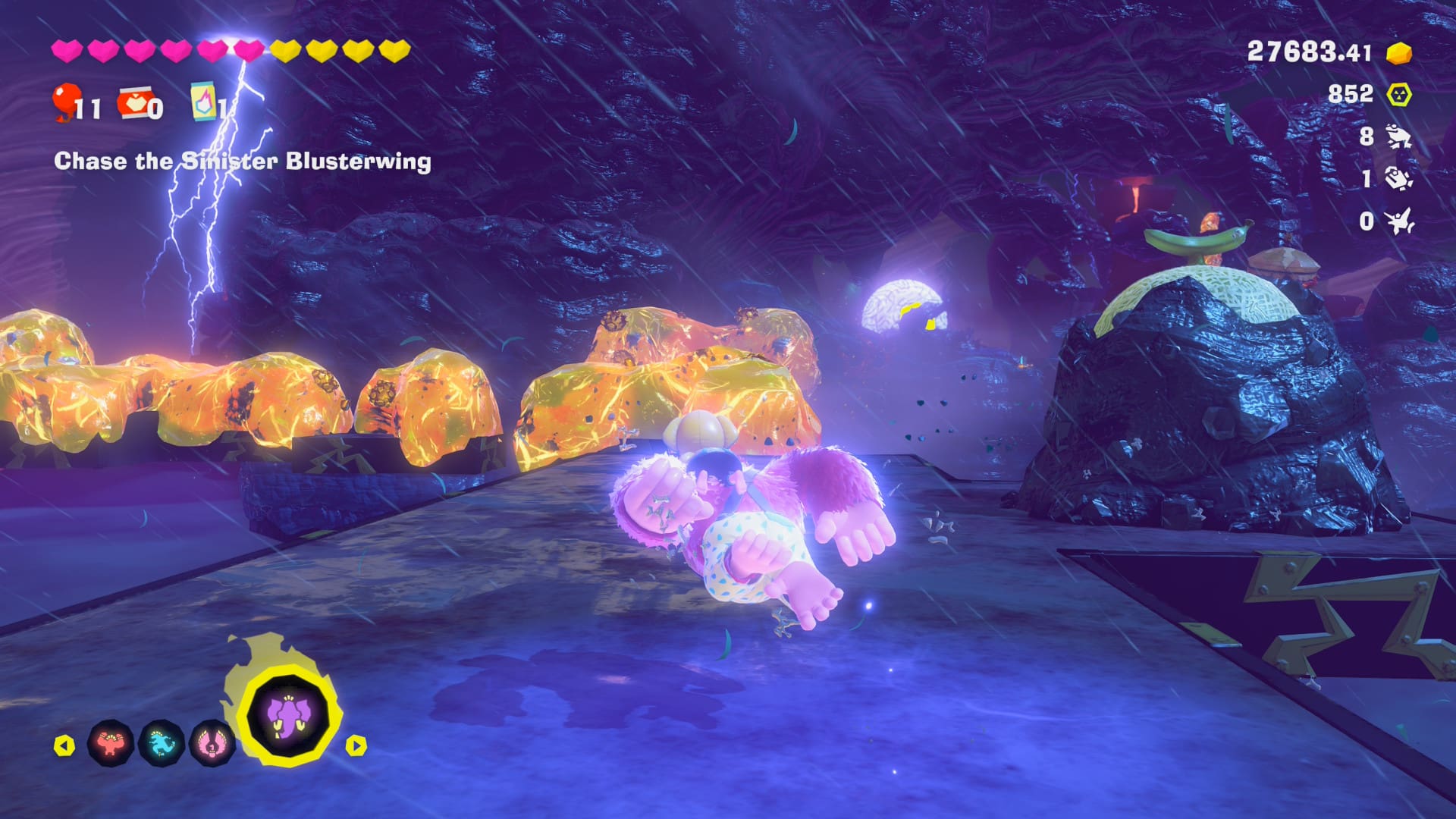Pick the red Kong Bananza icon

click(x=111, y=743)
